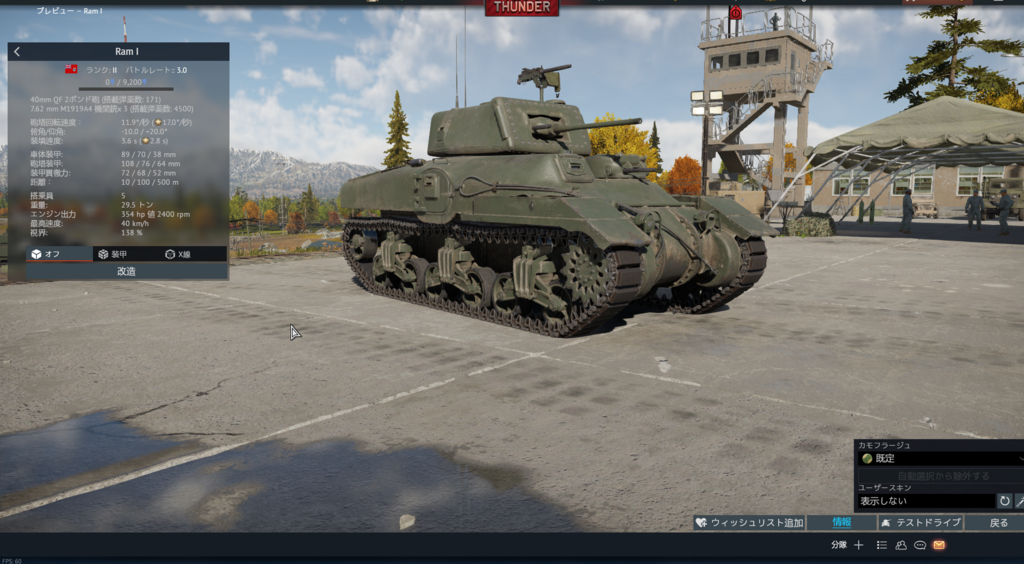Open the 改造 modifications button
The width and height of the screenshot is (1024, 564).
point(126,271)
